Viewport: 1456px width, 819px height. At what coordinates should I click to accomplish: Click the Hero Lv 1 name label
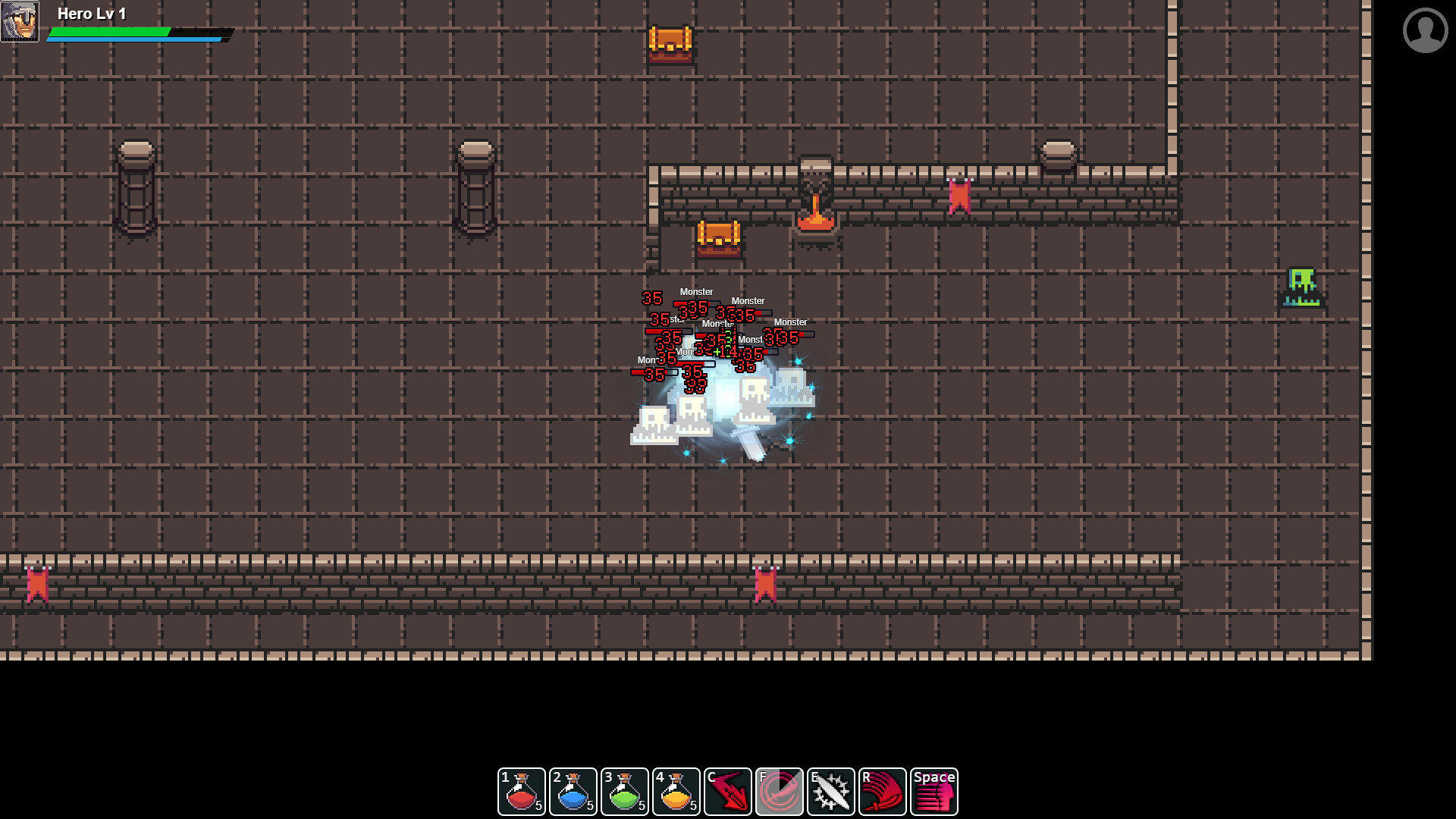(91, 13)
